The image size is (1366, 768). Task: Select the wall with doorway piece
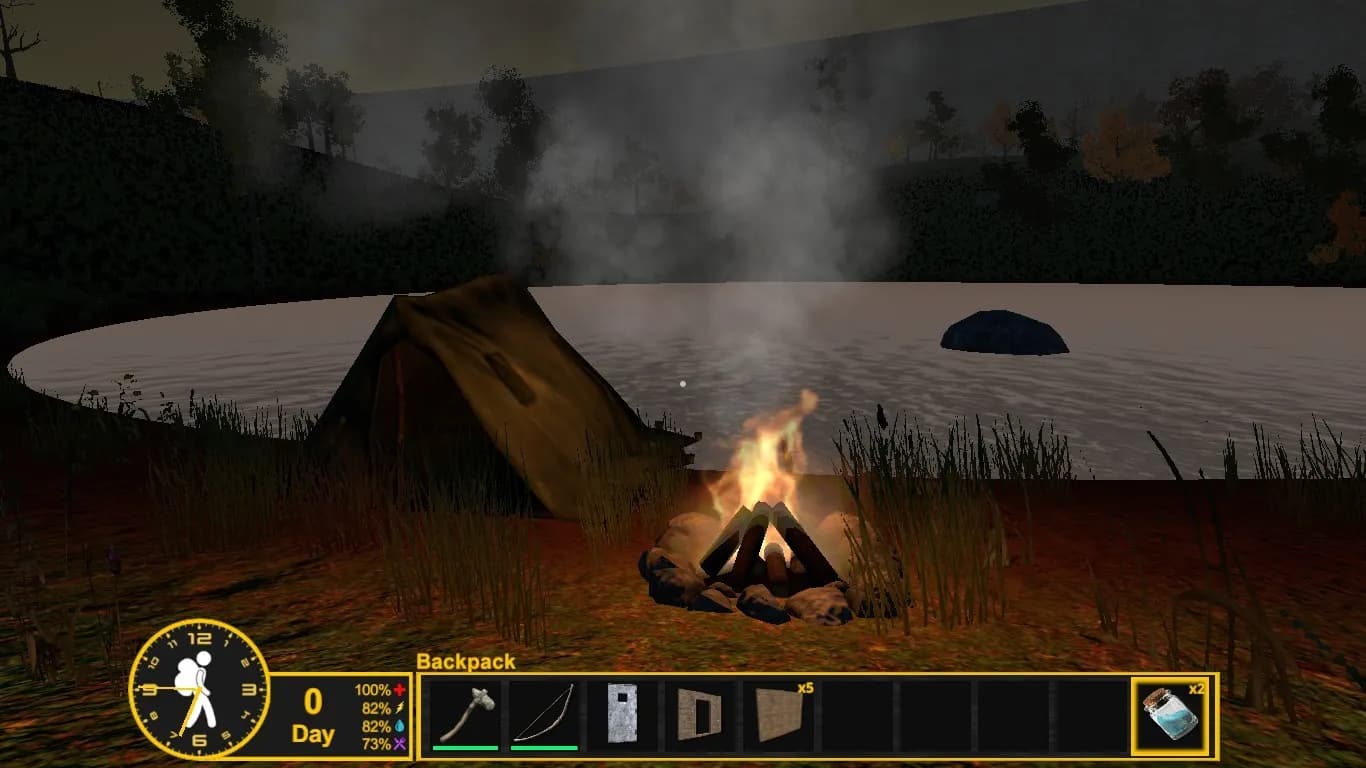(700, 714)
